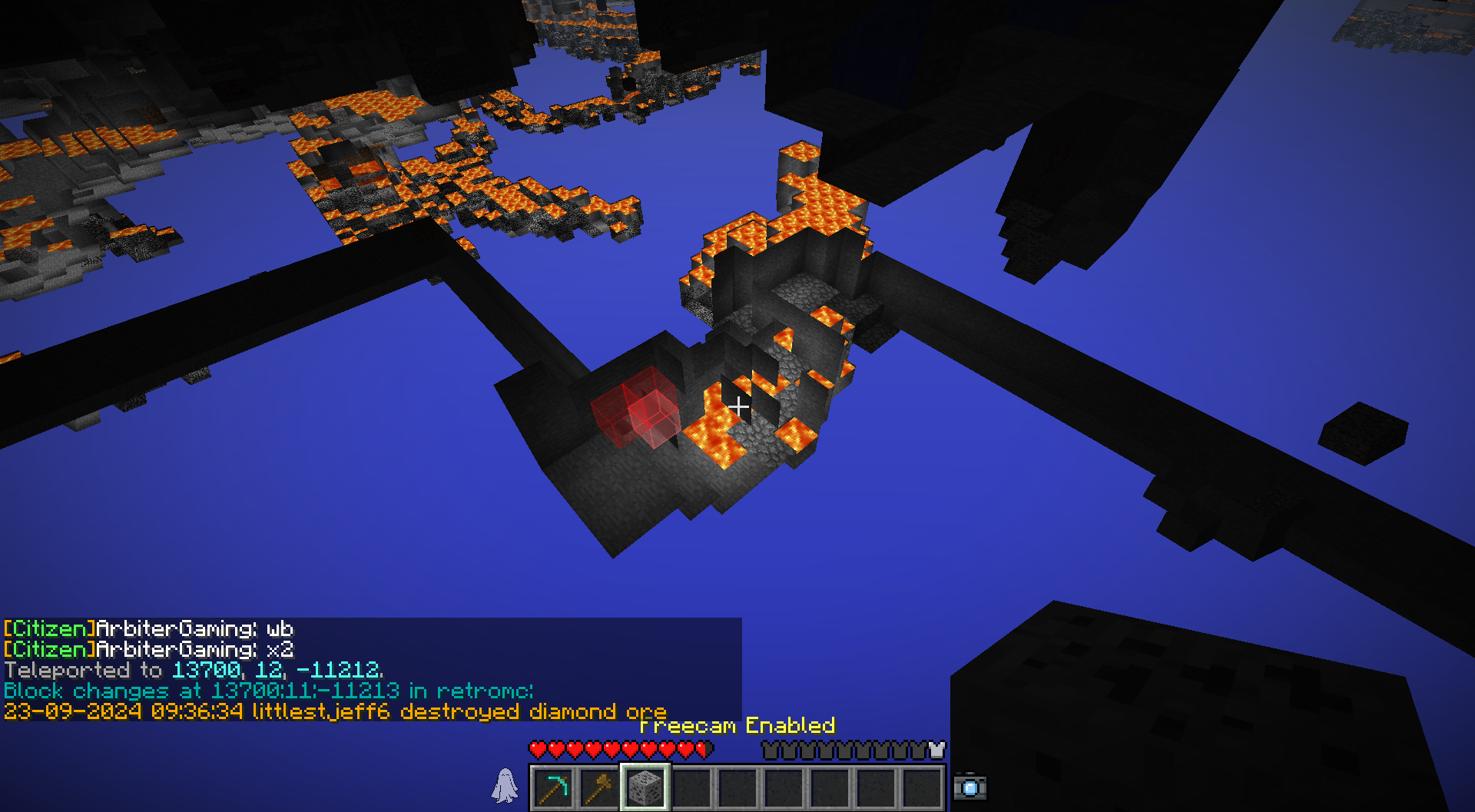Select the wooden axe hotbar slot

tap(599, 787)
